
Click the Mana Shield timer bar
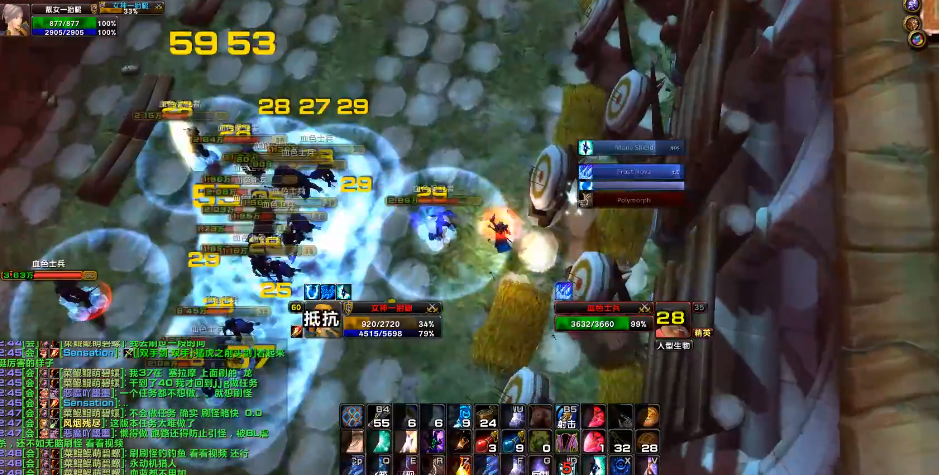point(632,148)
